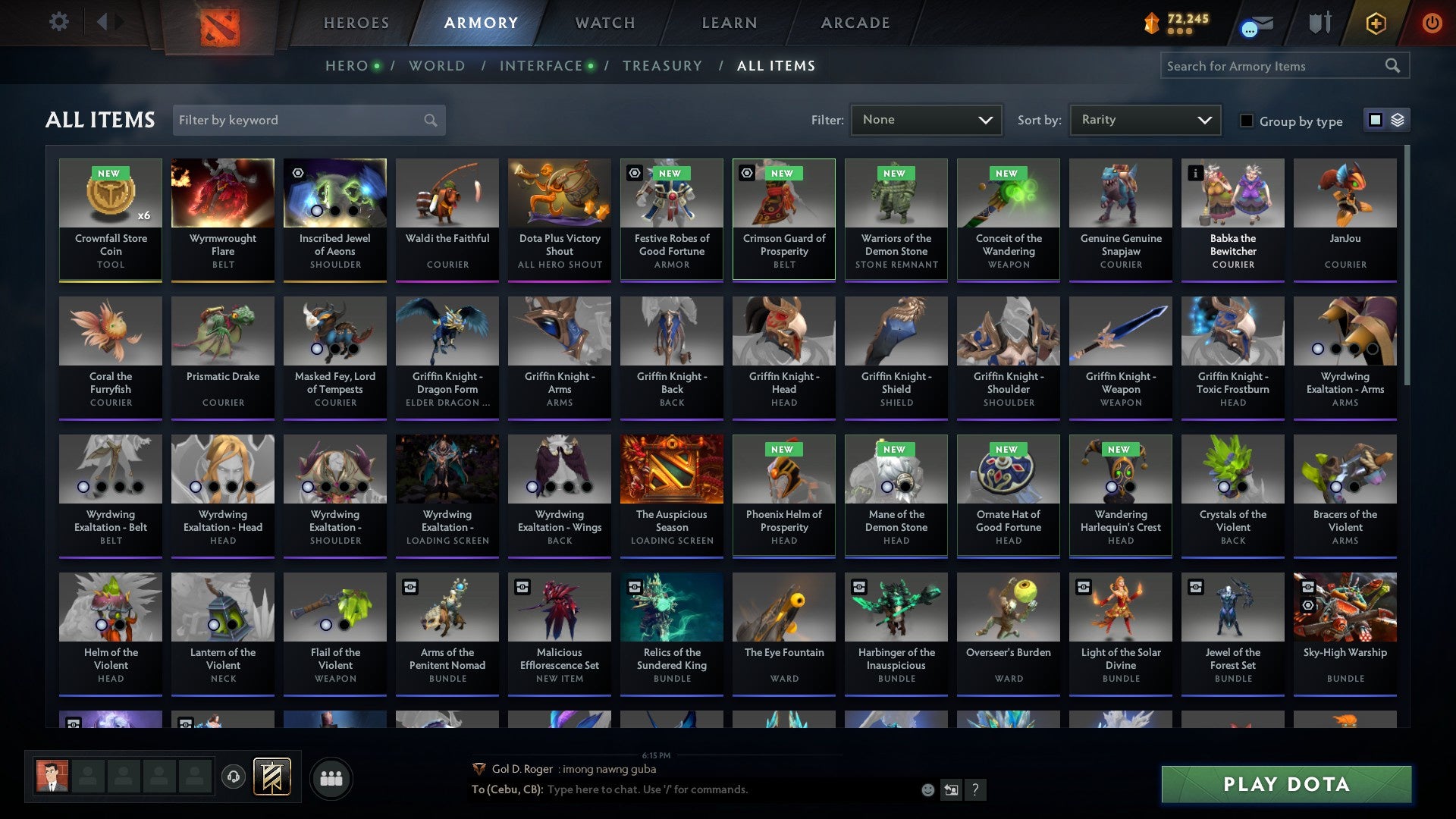Toggle the grid view layers icon near Group by type
This screenshot has height=819, width=1456.
point(1396,119)
